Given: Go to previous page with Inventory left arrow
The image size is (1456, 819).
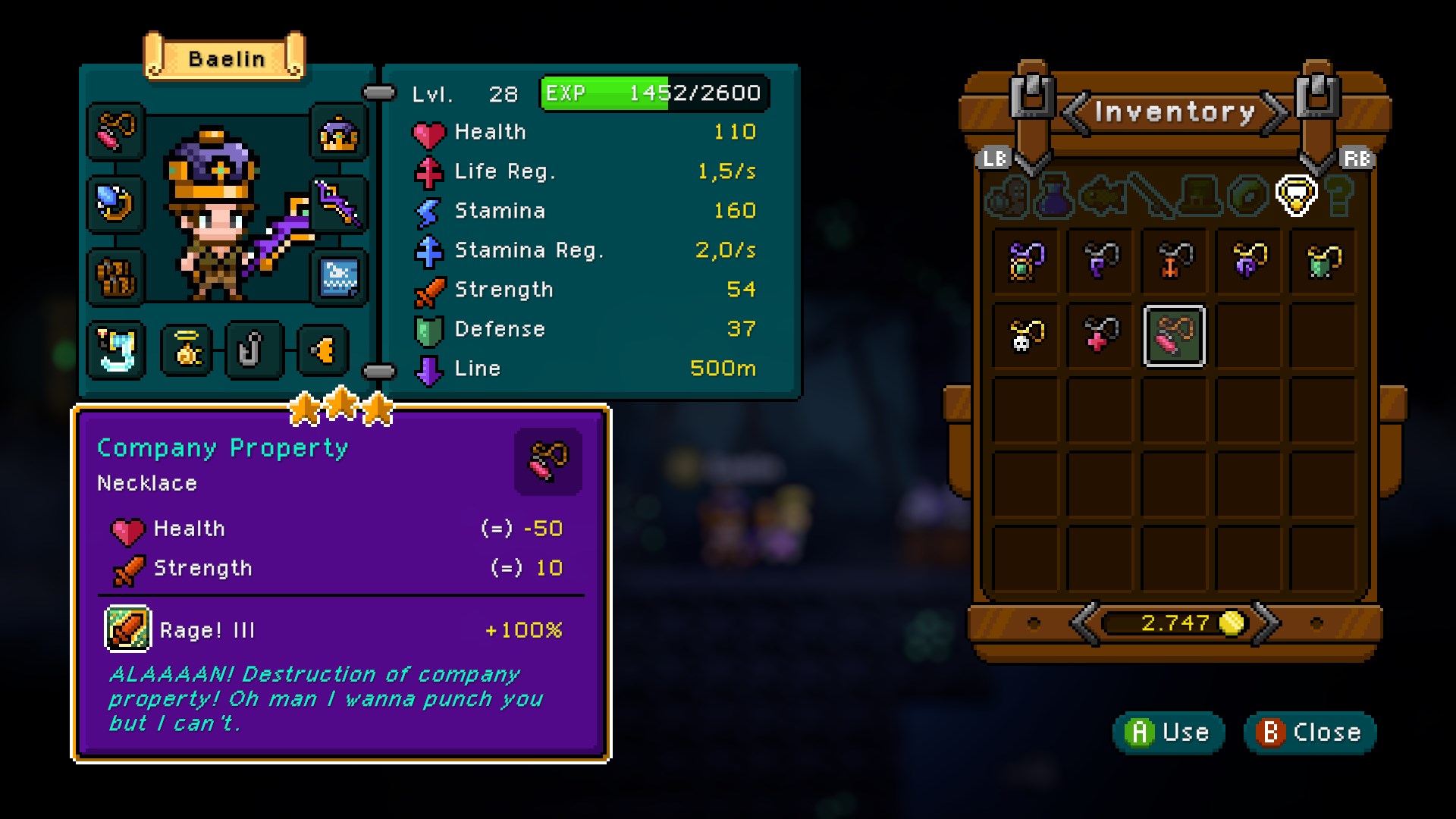Looking at the screenshot, I should pyautogui.click(x=1075, y=113).
